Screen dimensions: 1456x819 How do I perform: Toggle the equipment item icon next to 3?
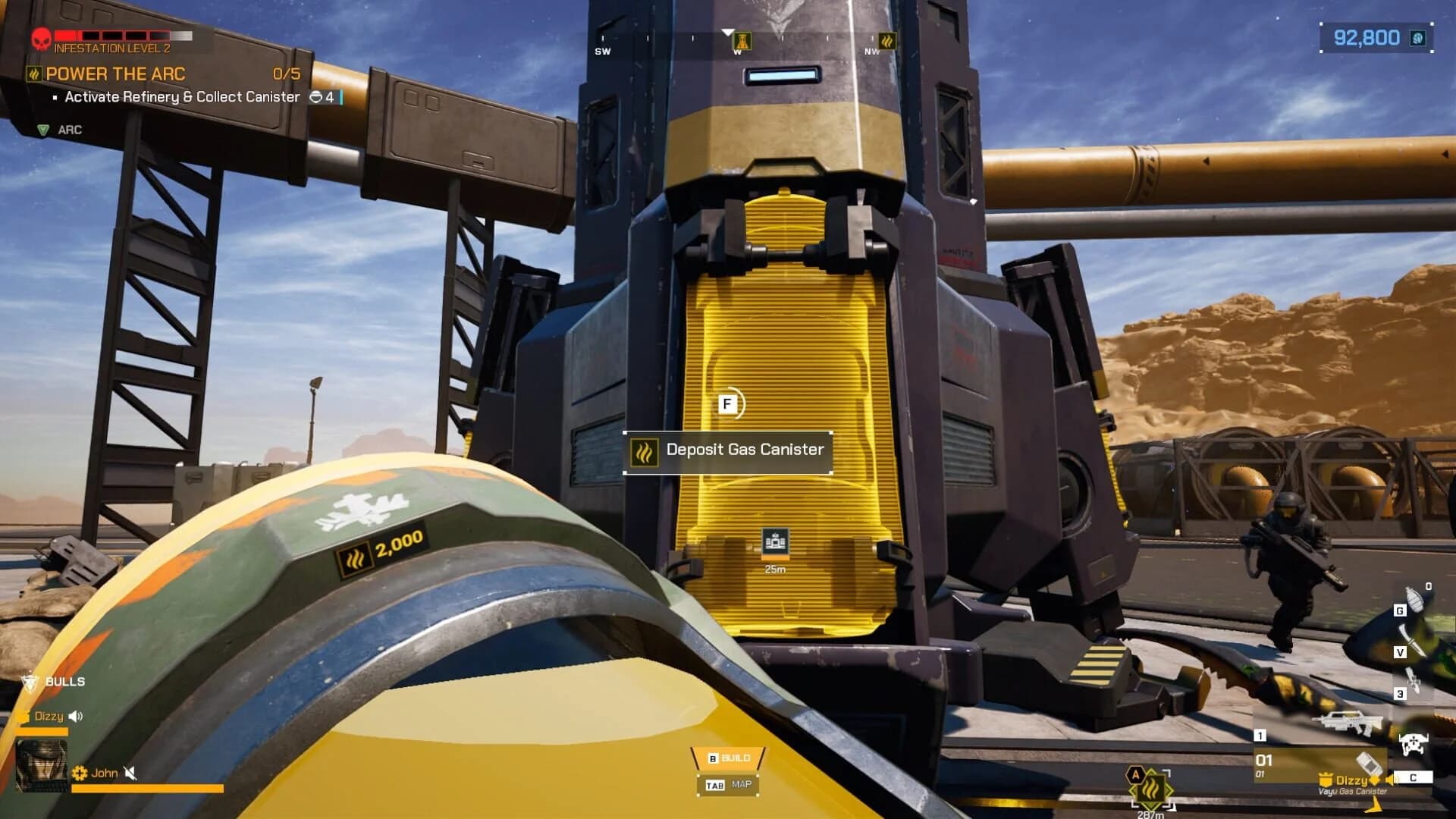pos(1414,681)
